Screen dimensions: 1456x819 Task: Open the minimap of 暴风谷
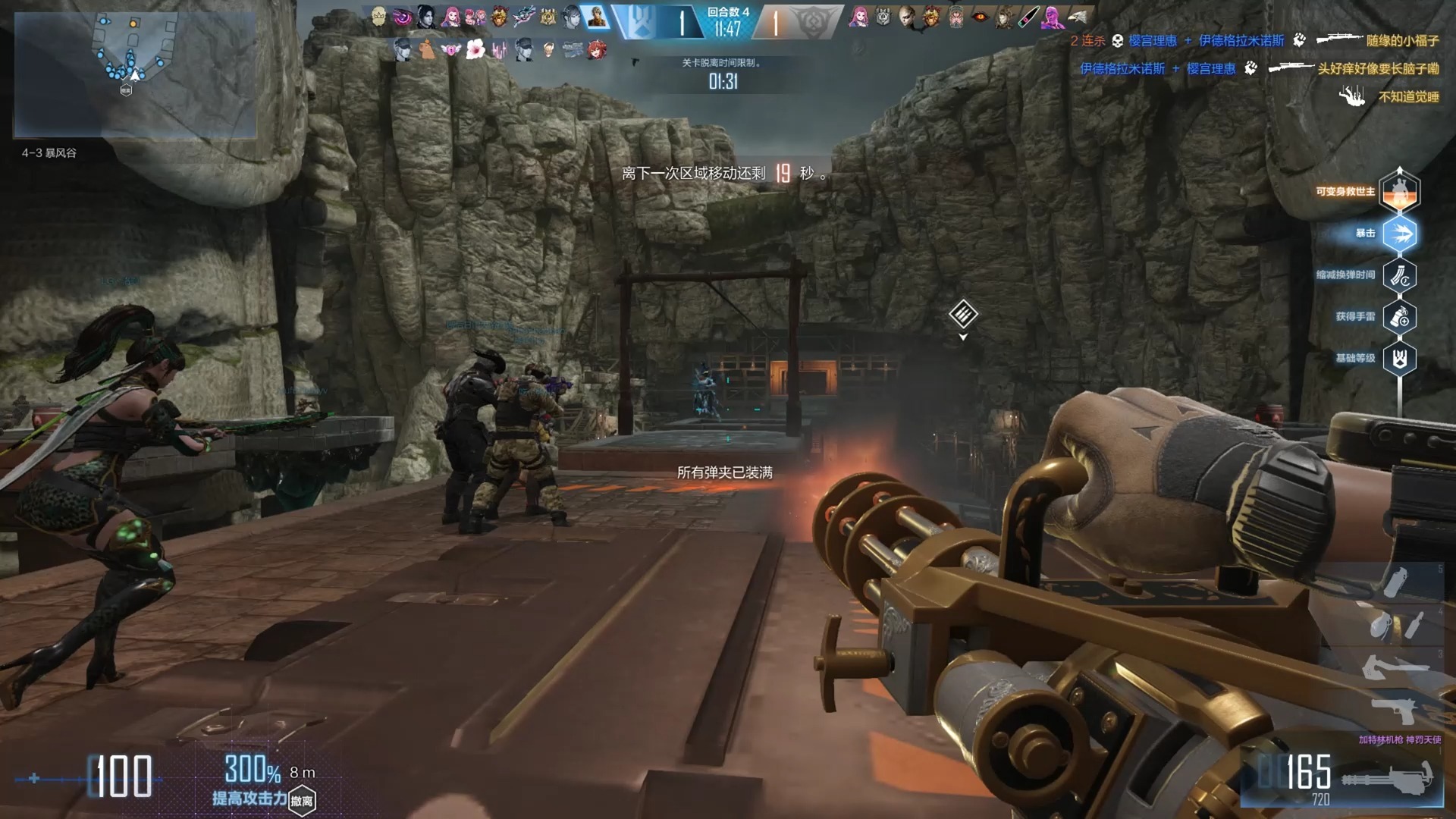[135, 74]
